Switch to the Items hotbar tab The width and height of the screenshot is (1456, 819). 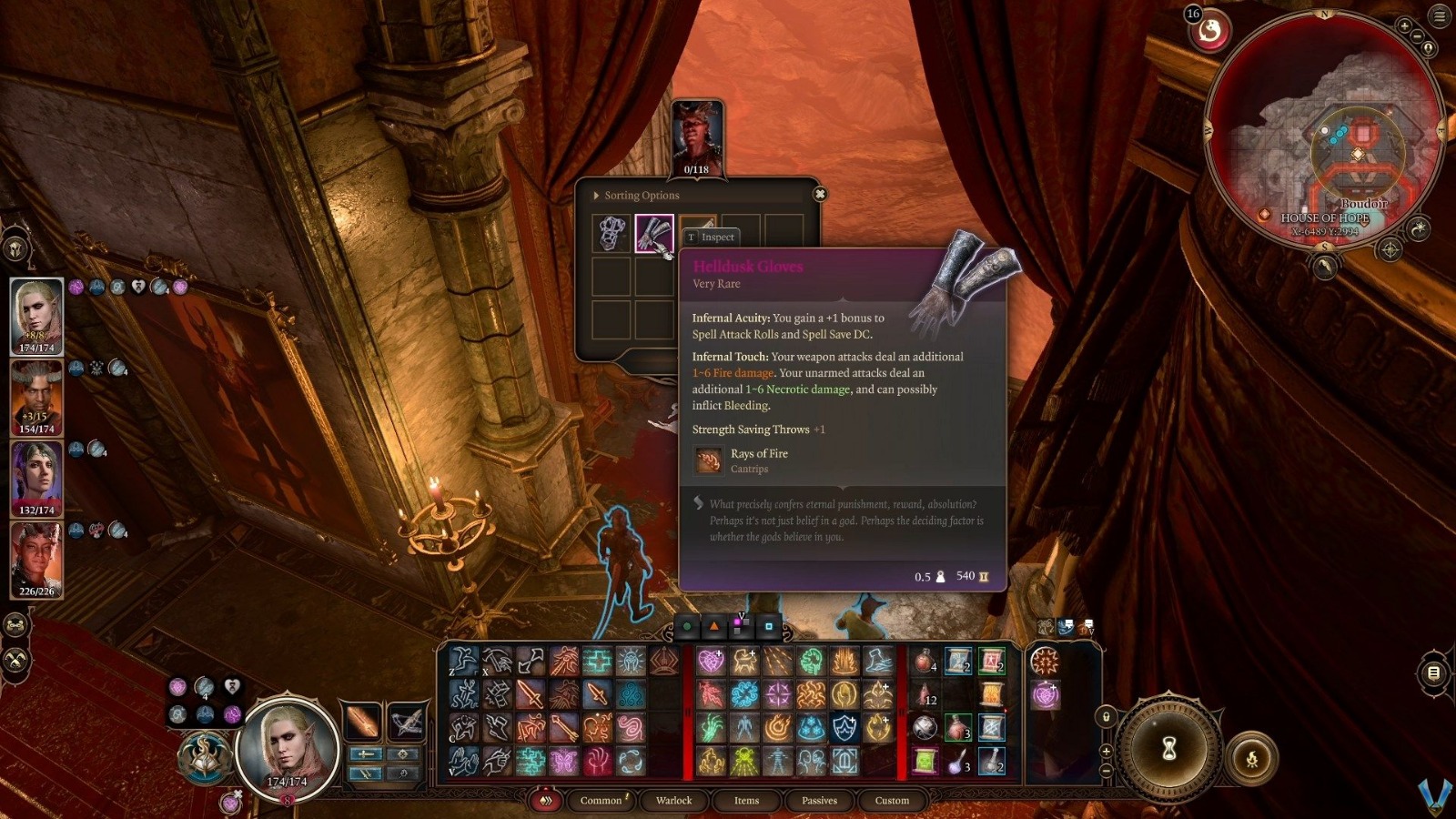coord(746,801)
